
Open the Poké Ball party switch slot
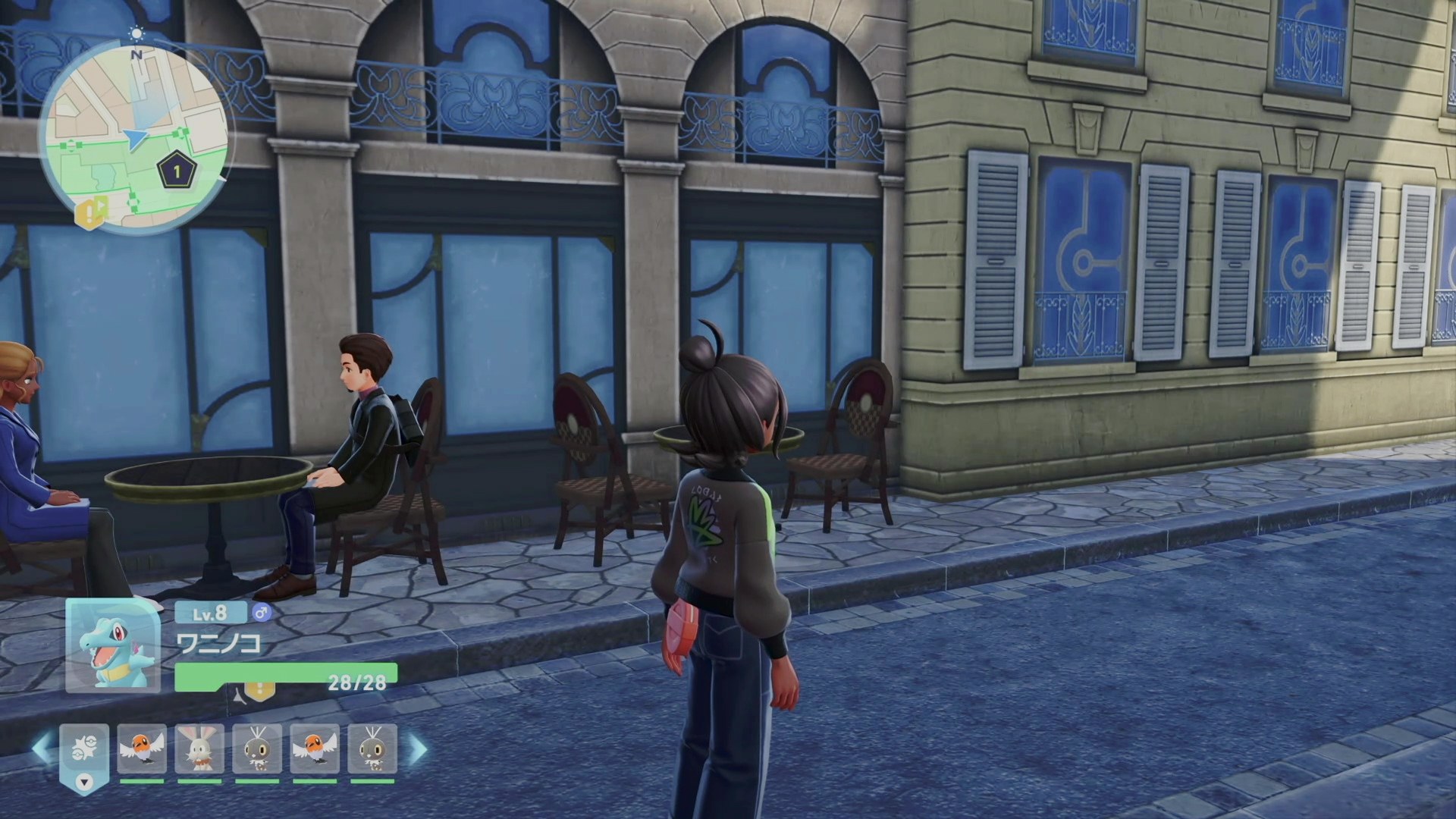83,750
